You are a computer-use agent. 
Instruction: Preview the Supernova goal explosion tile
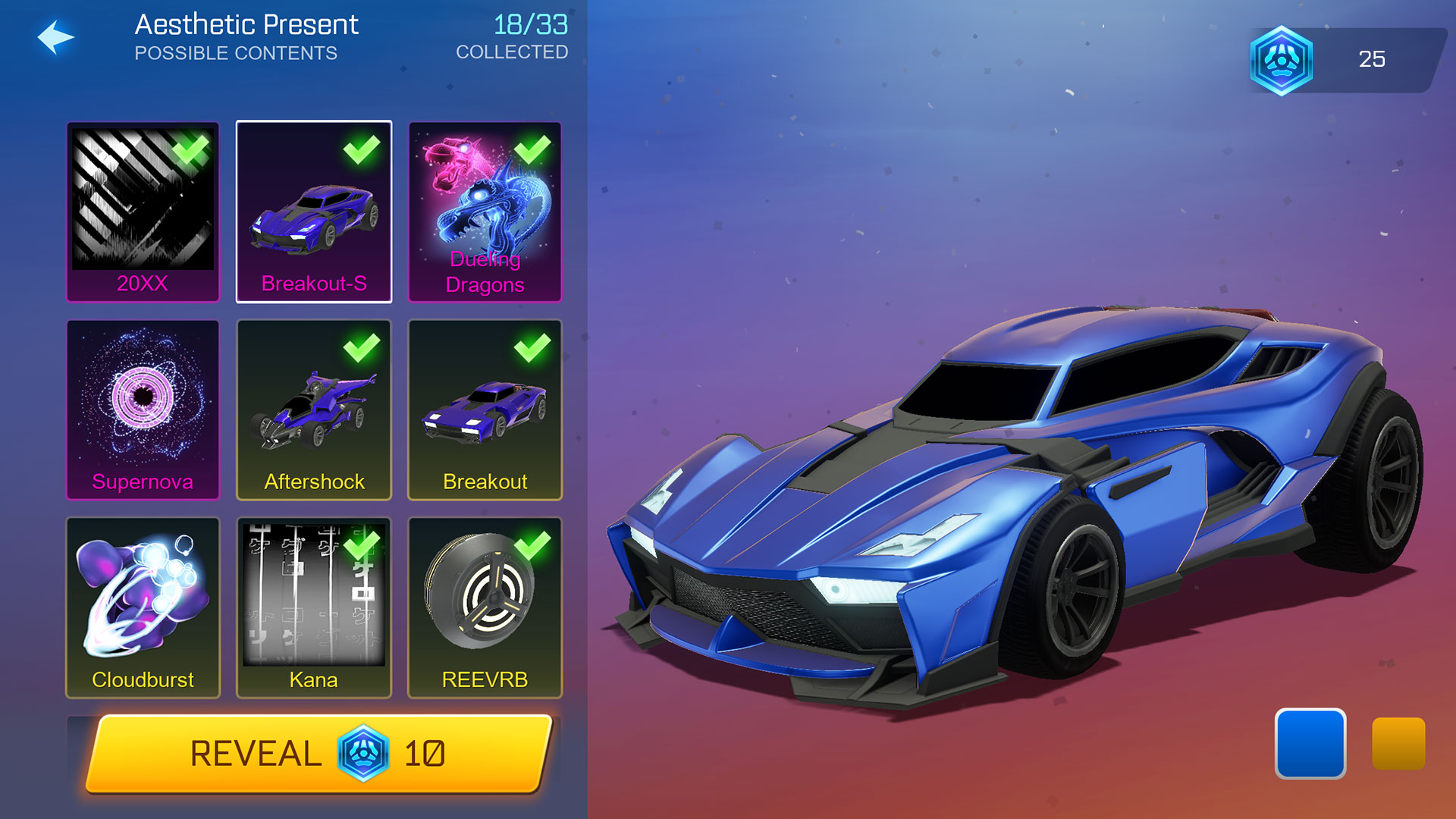[x=143, y=409]
